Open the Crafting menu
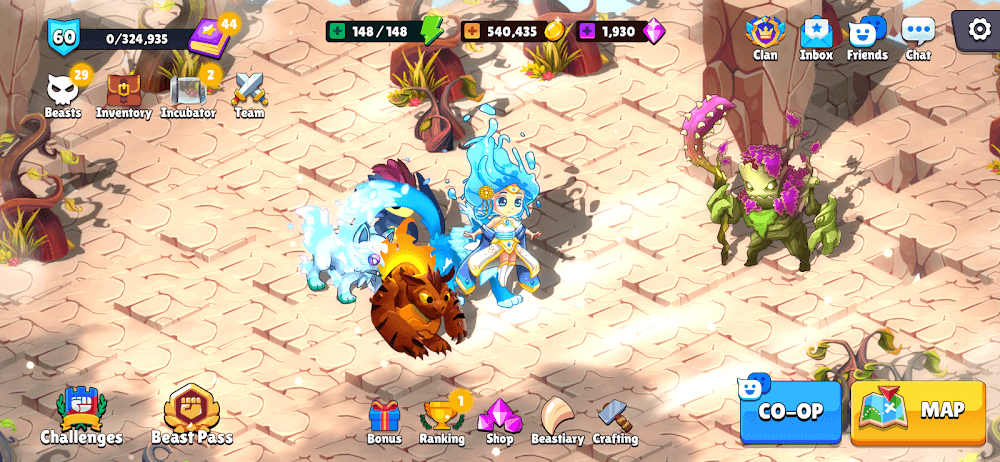 pyautogui.click(x=615, y=421)
